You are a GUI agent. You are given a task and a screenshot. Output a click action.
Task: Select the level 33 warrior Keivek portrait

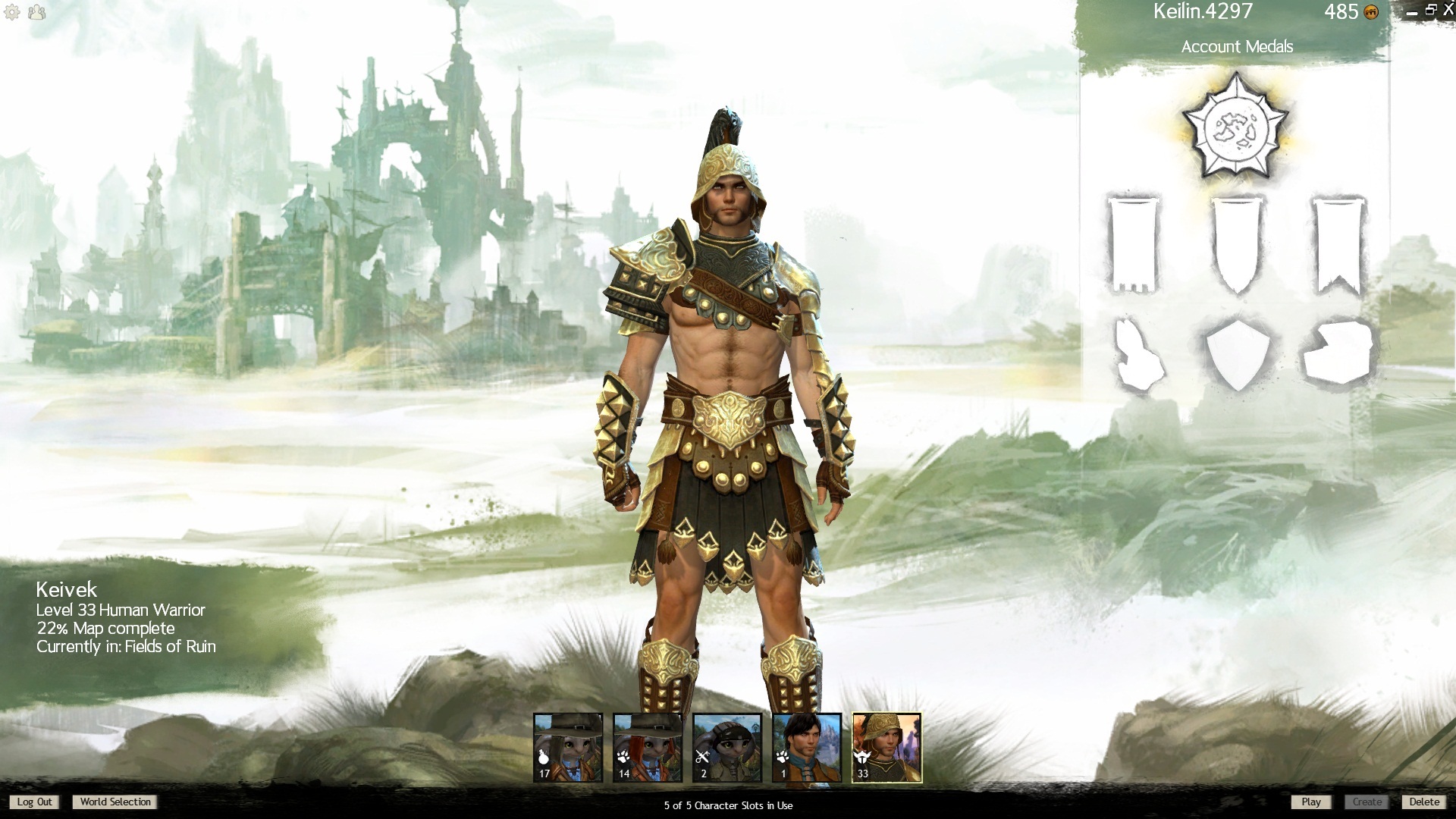click(886, 747)
